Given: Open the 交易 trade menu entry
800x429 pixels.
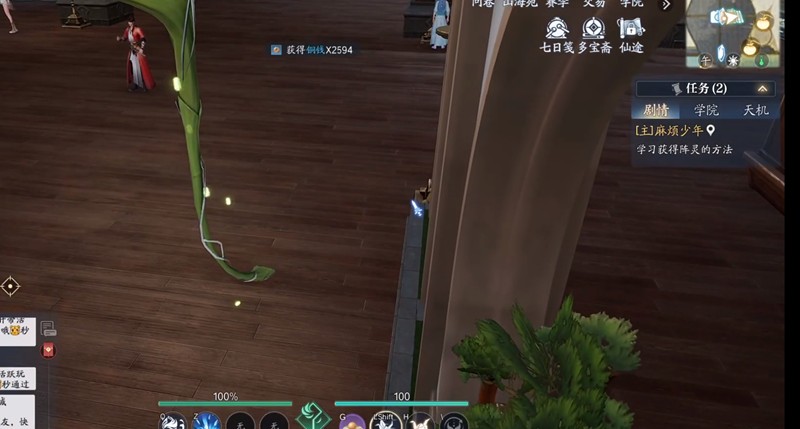Looking at the screenshot, I should pyautogui.click(x=594, y=4).
